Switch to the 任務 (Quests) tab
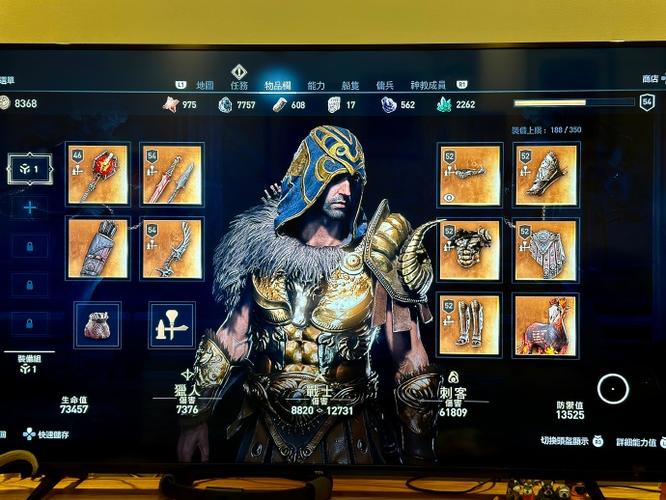Image resolution: width=666 pixels, height=500 pixels. [238, 86]
